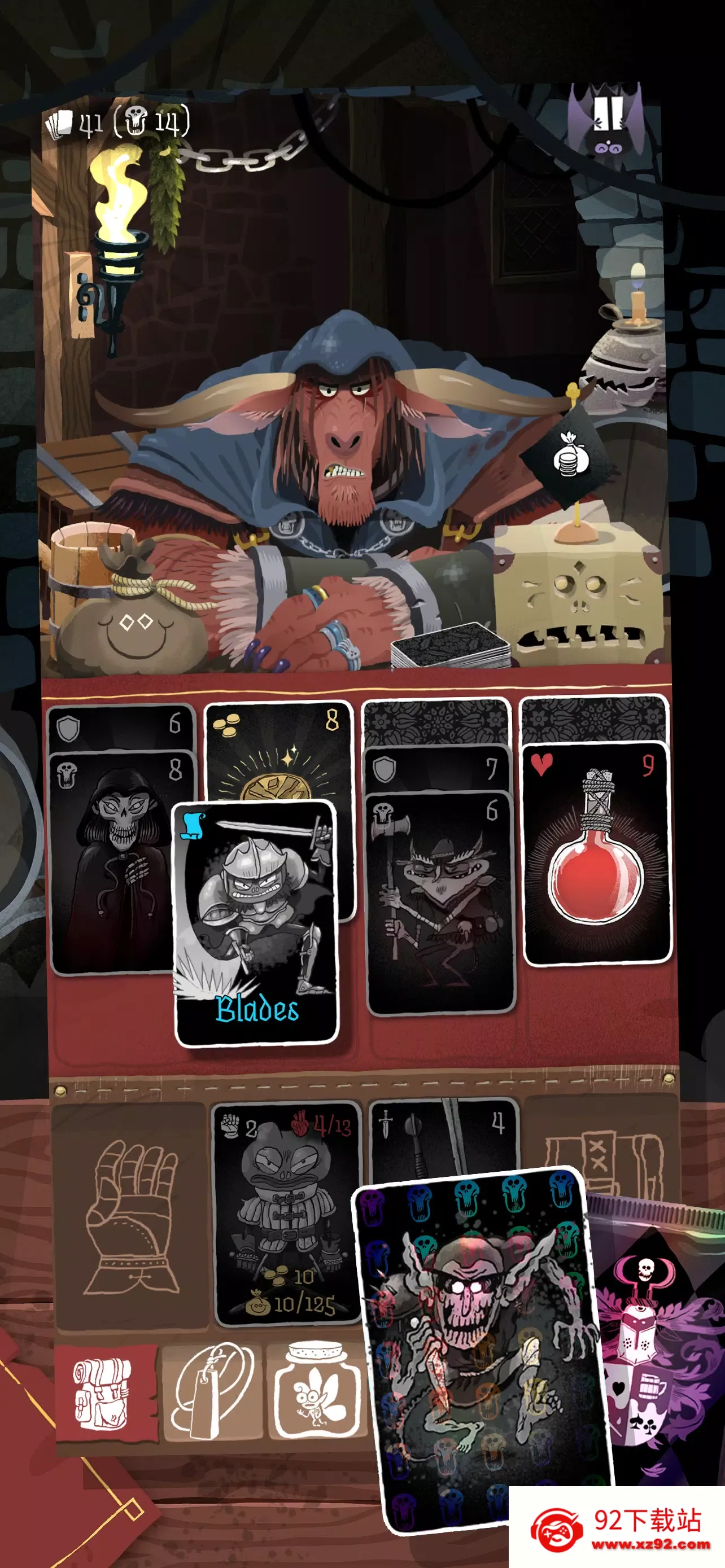Select the Blades ability card

pos(256,922)
